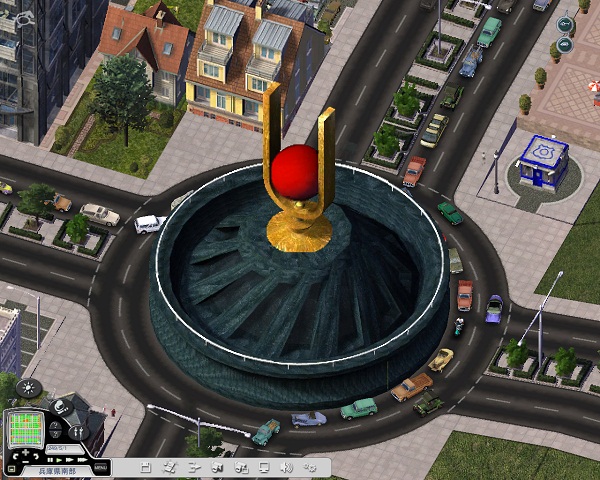The width and height of the screenshot is (600, 480).
Task: Save the city with the floppy disk icon
Action: tap(146, 467)
